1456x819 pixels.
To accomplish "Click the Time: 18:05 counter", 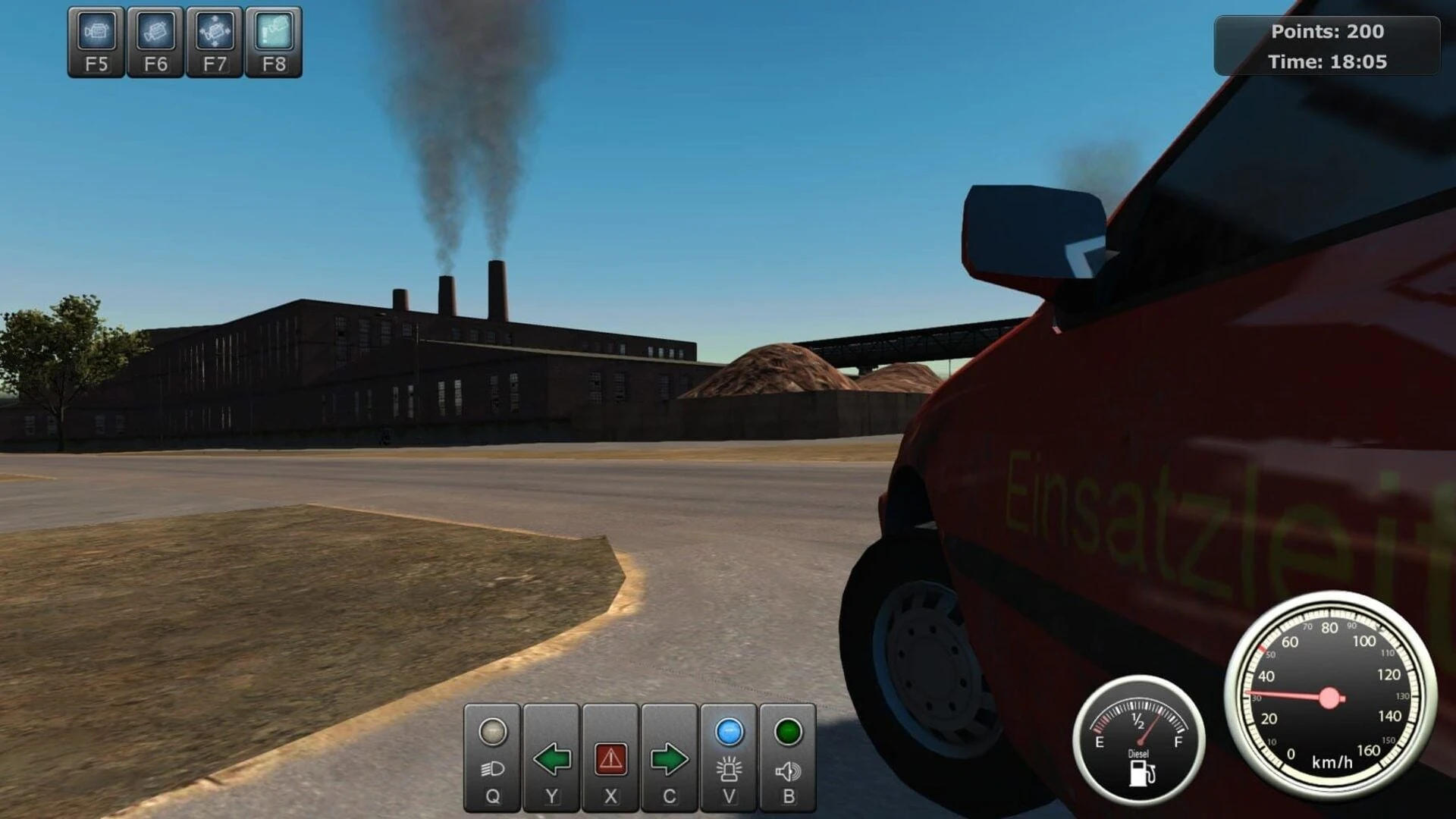I will click(x=1329, y=62).
